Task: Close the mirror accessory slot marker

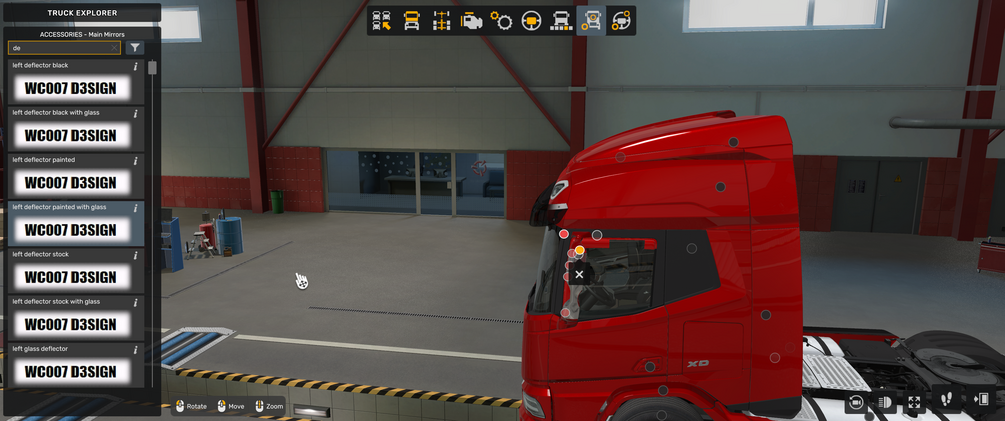Action: [579, 274]
